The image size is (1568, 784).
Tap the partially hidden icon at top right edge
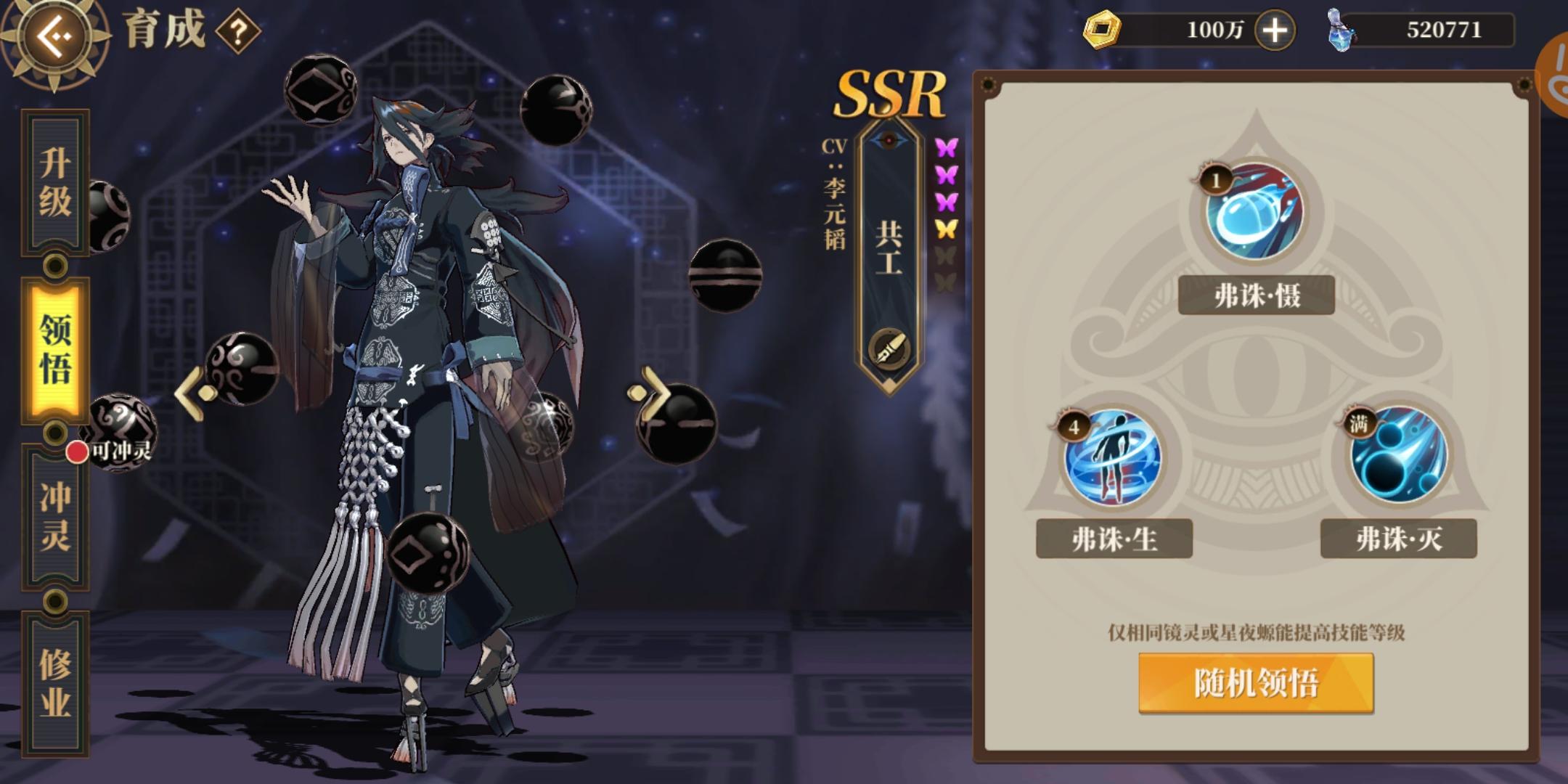[x=1556, y=73]
